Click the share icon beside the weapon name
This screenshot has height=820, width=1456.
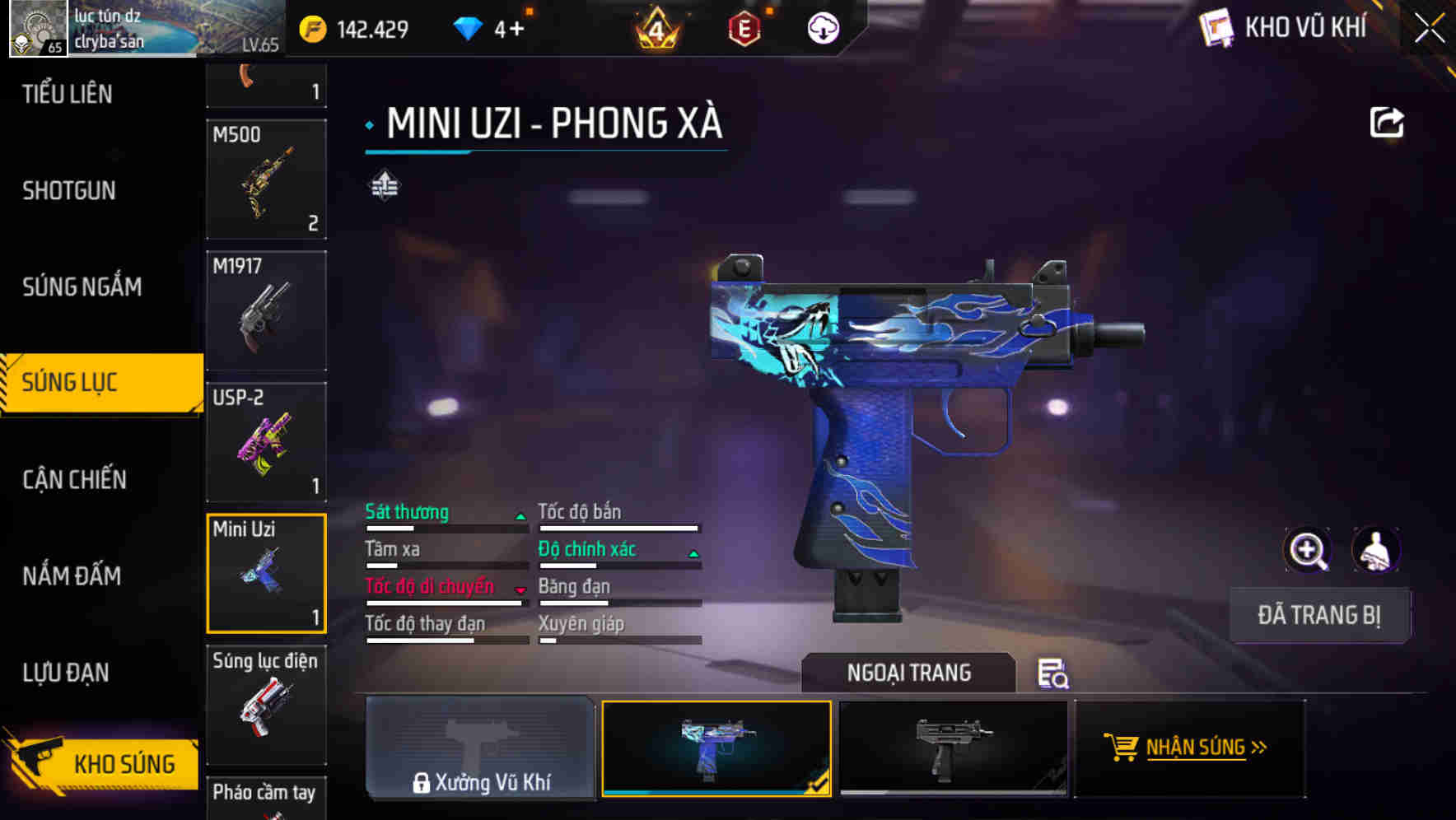(x=1388, y=122)
